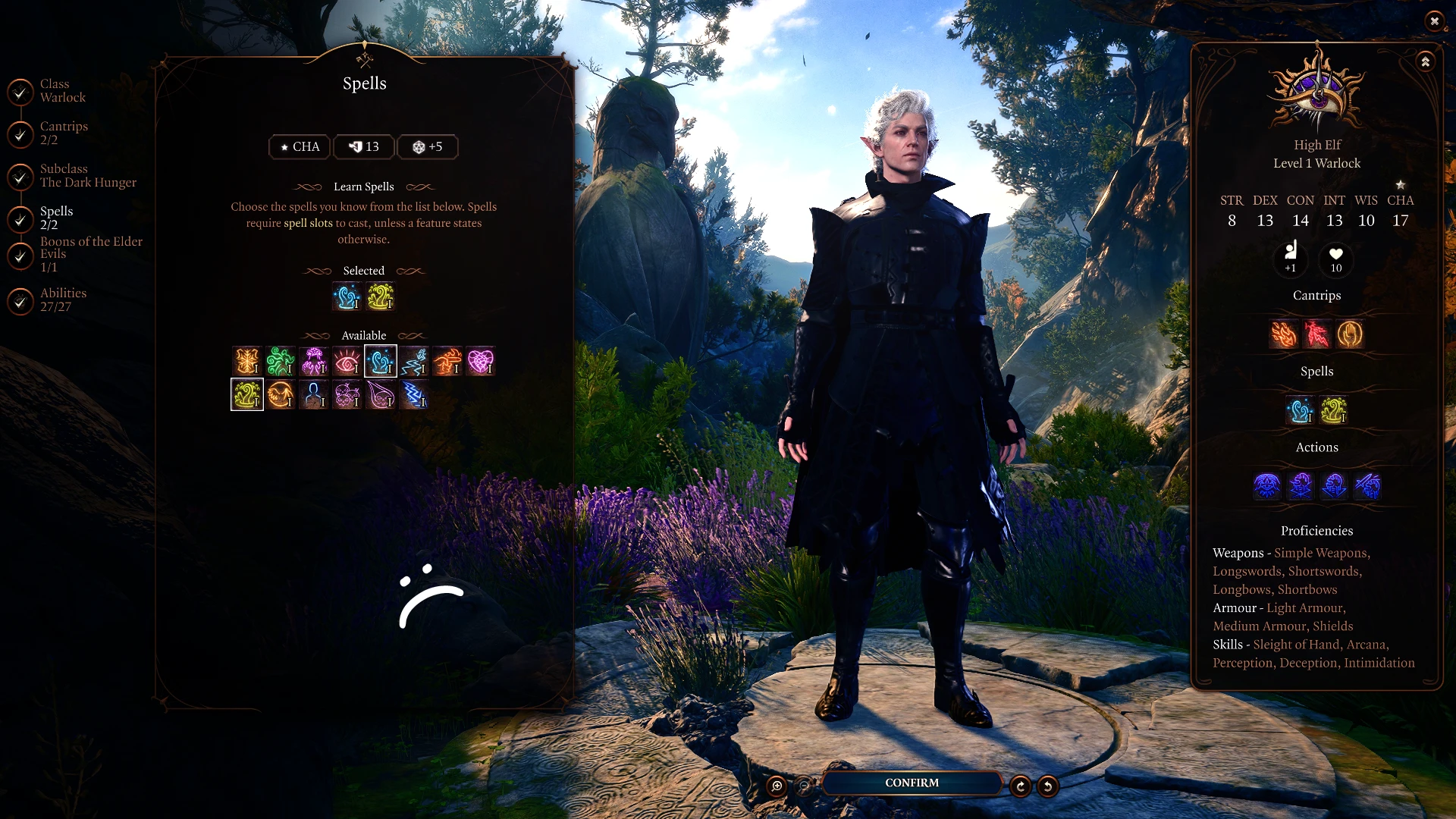
Task: Collapse the character summary panel
Action: coord(1425,62)
